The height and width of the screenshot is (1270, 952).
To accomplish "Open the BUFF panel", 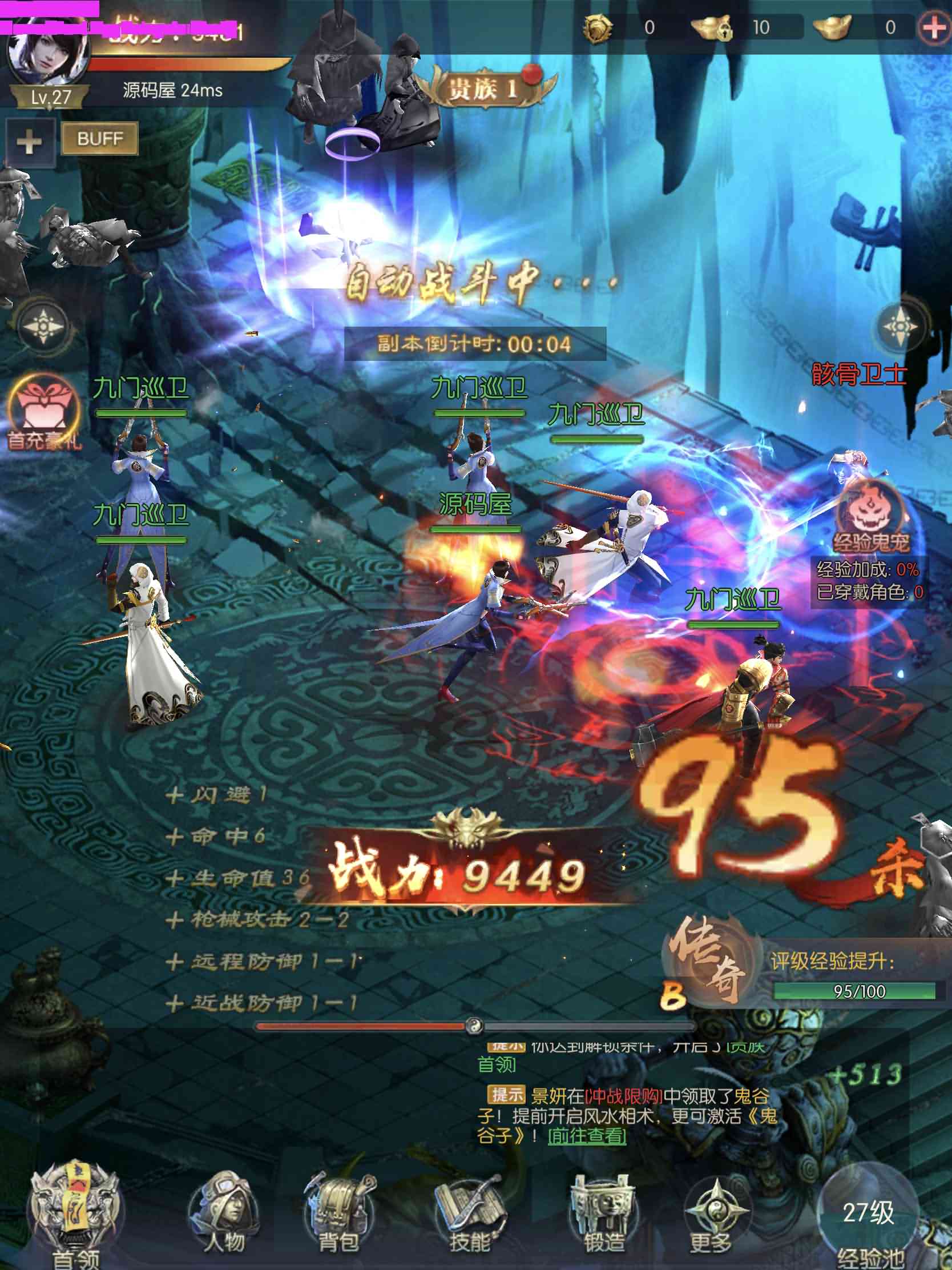I will [x=100, y=138].
